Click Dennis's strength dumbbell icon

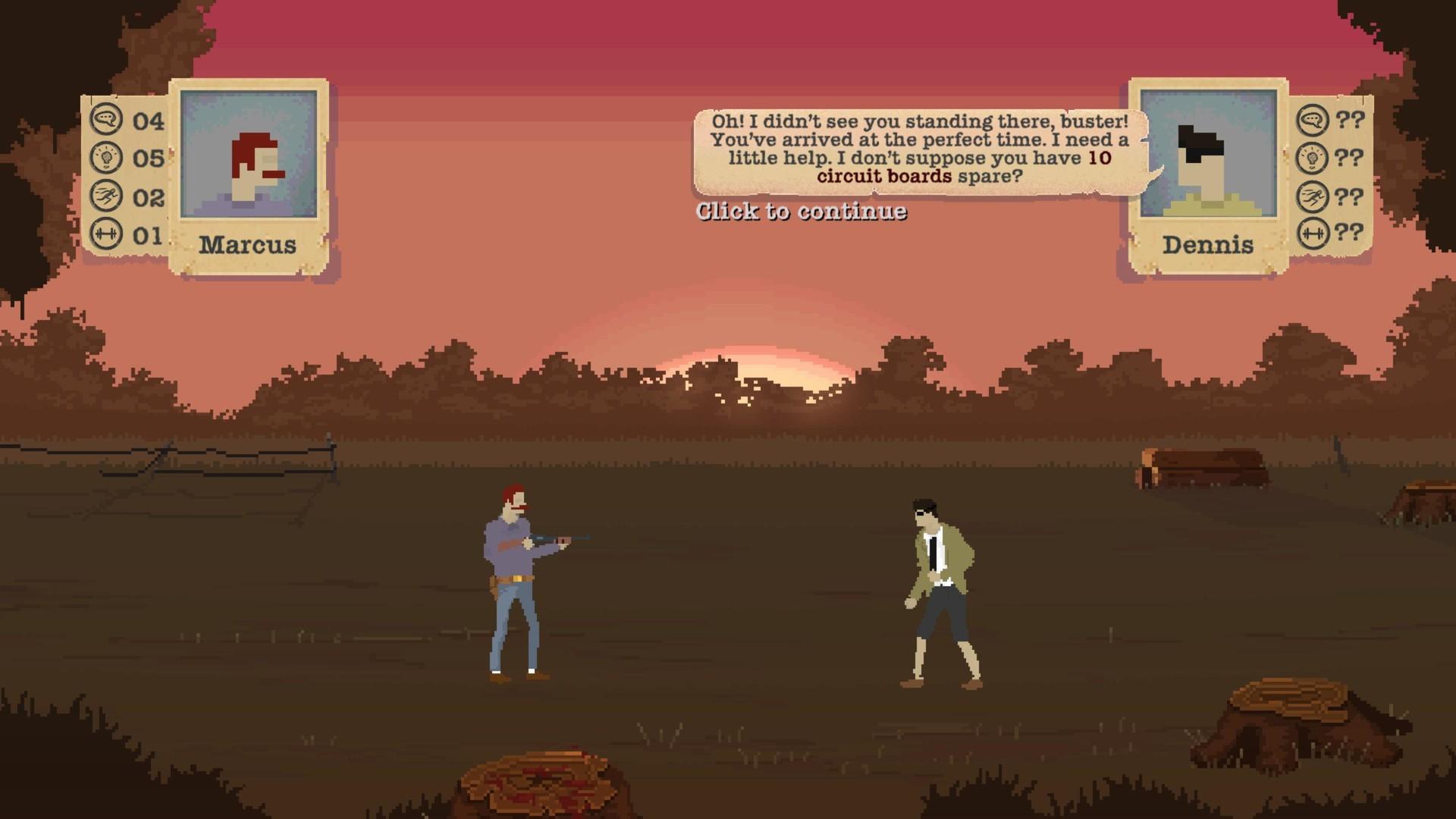[x=1313, y=231]
